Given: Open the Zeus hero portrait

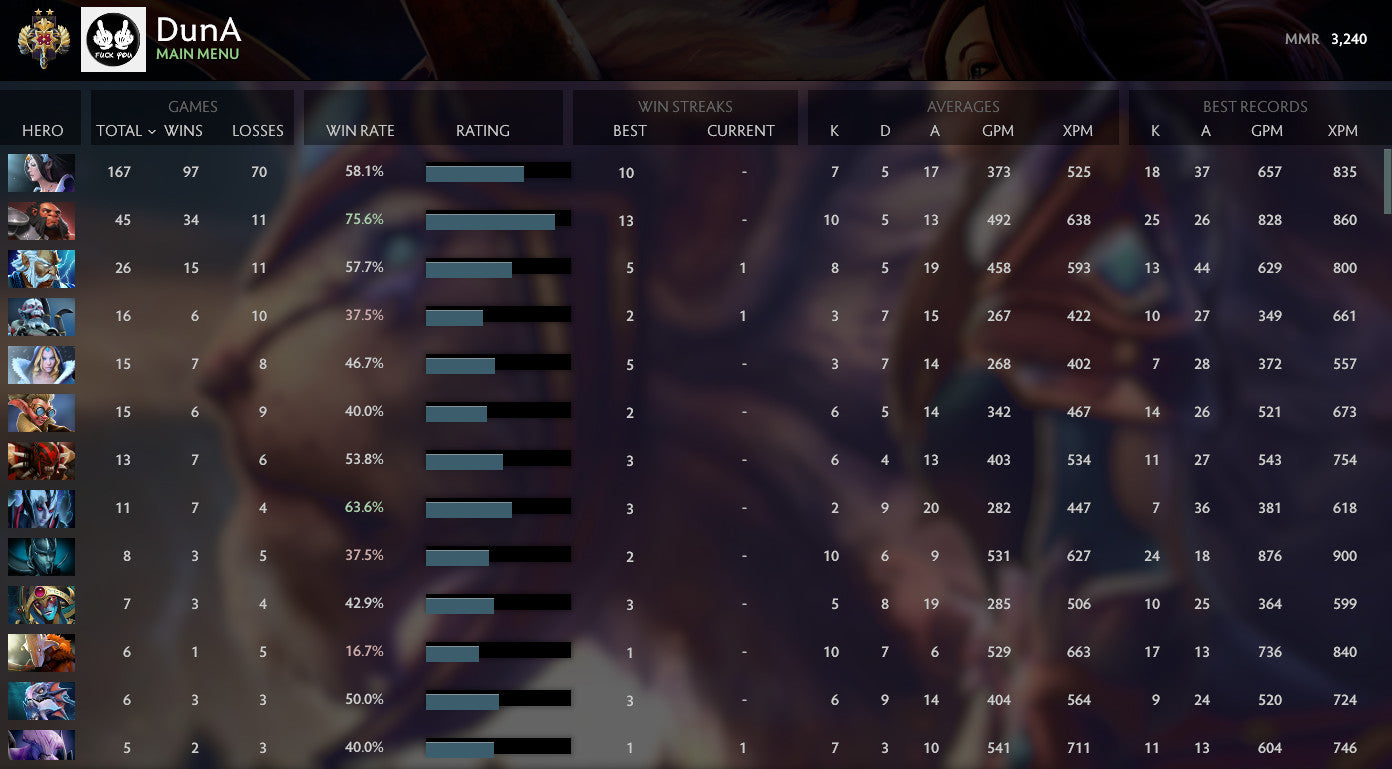Looking at the screenshot, I should (x=41, y=268).
